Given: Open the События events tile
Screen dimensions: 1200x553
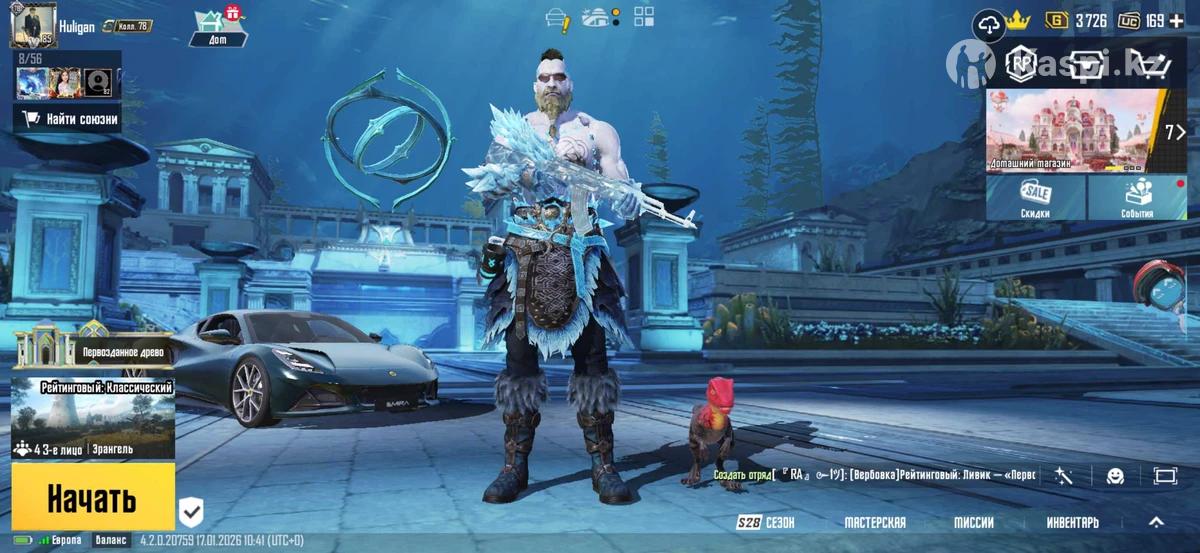Looking at the screenshot, I should coord(1136,198).
